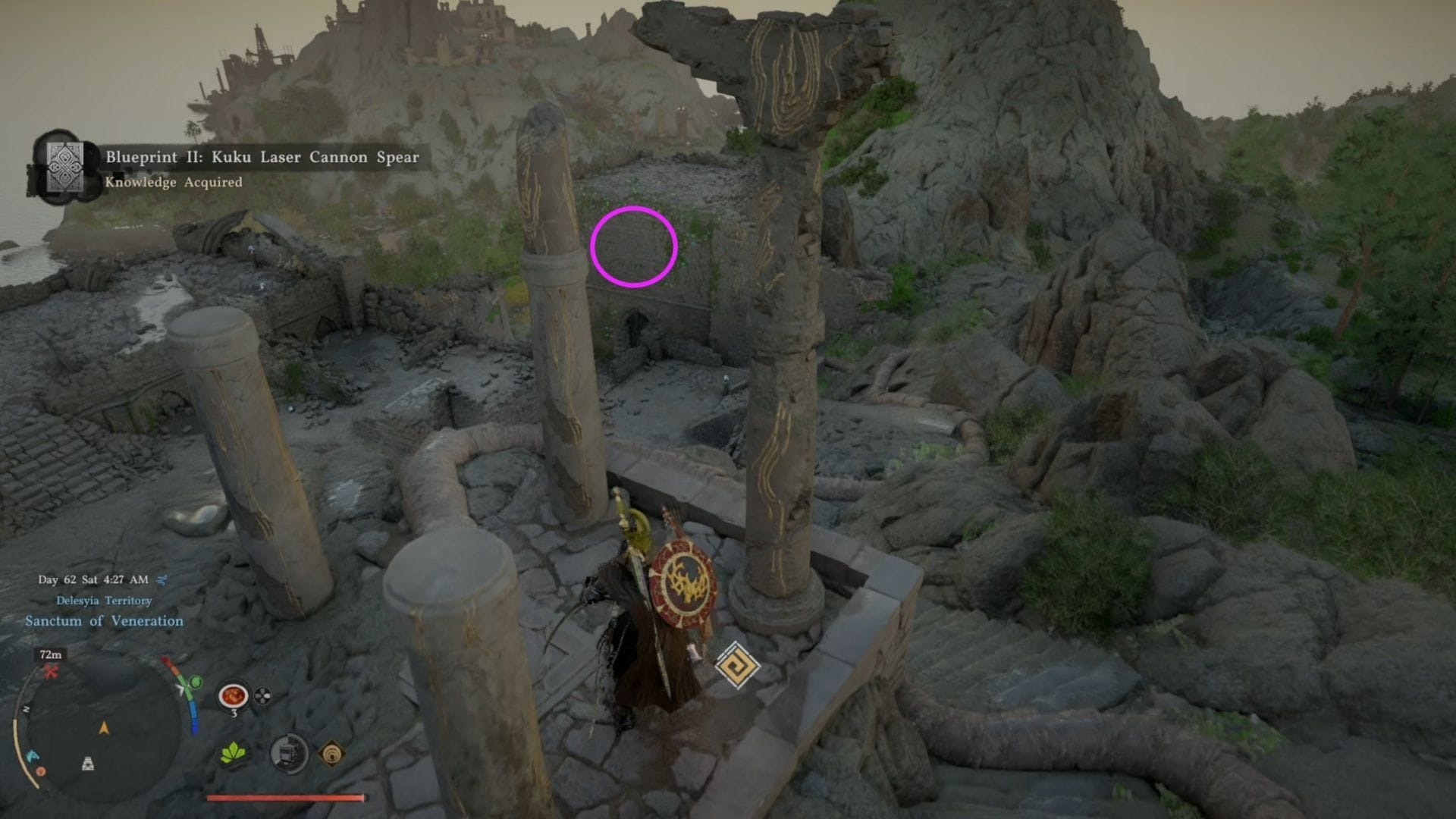
Task: Click the gold spiral waypoint marker
Action: pyautogui.click(x=736, y=665)
